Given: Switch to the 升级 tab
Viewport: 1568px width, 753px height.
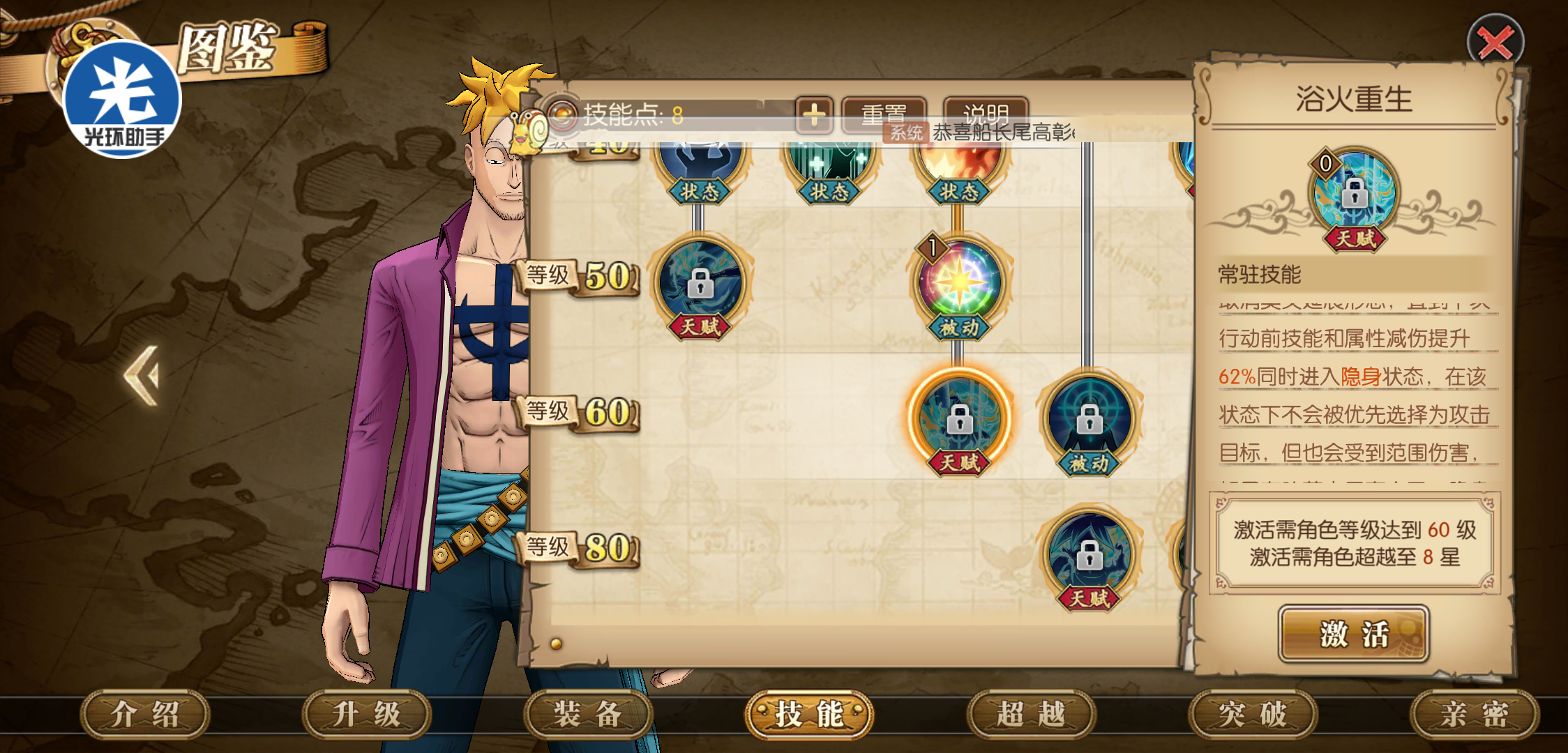Looking at the screenshot, I should click(x=367, y=714).
